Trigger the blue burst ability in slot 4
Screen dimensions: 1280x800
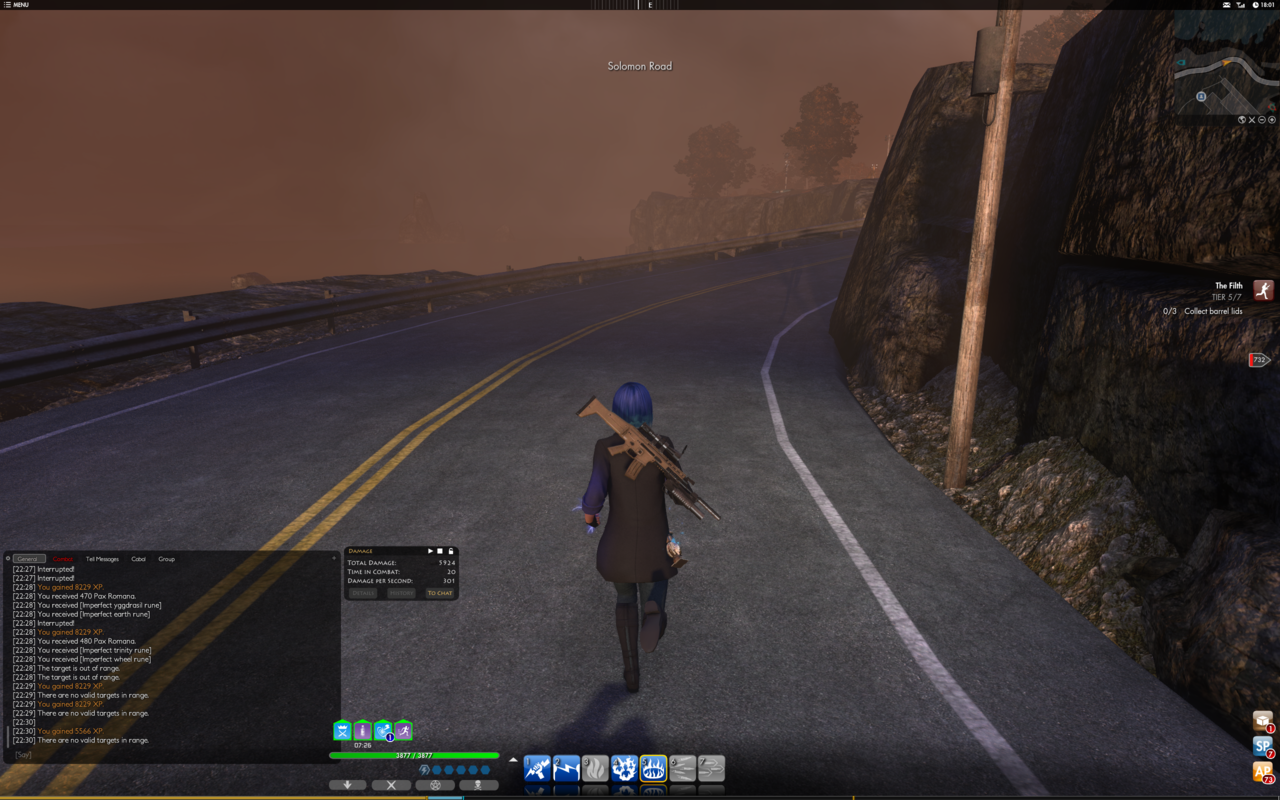(x=624, y=768)
